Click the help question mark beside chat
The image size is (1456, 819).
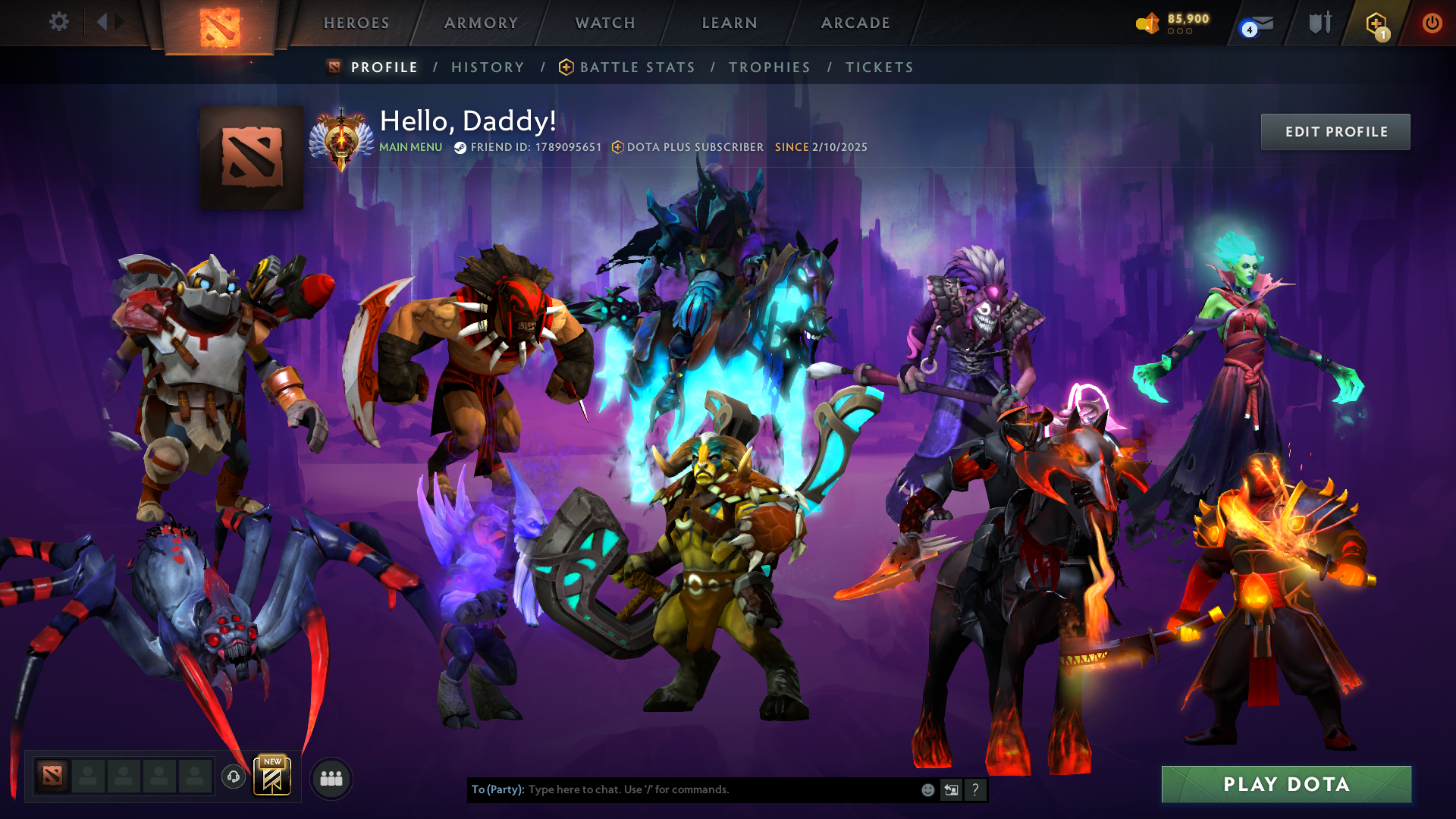(x=974, y=789)
